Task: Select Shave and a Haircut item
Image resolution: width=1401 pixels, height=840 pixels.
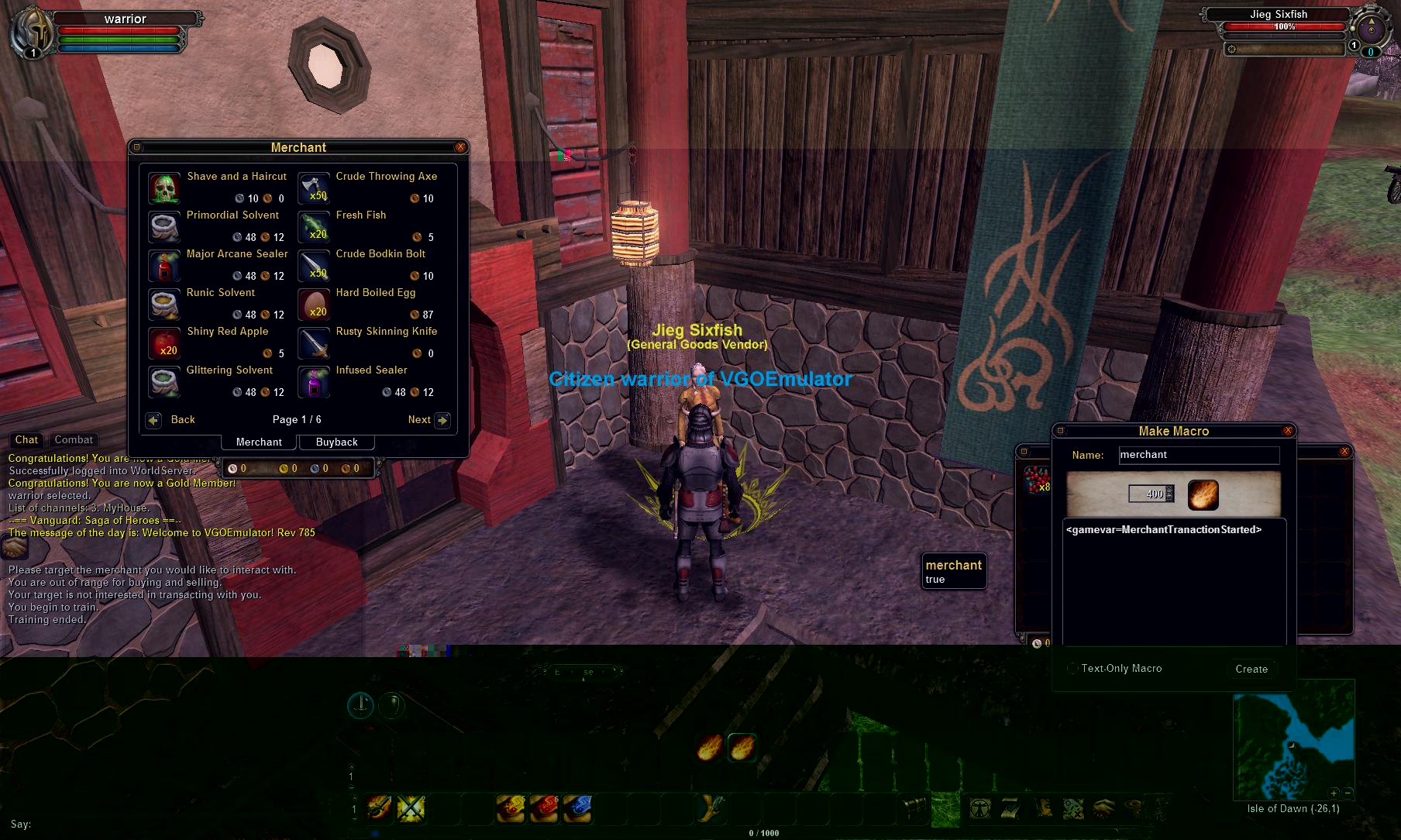Action: click(x=164, y=188)
